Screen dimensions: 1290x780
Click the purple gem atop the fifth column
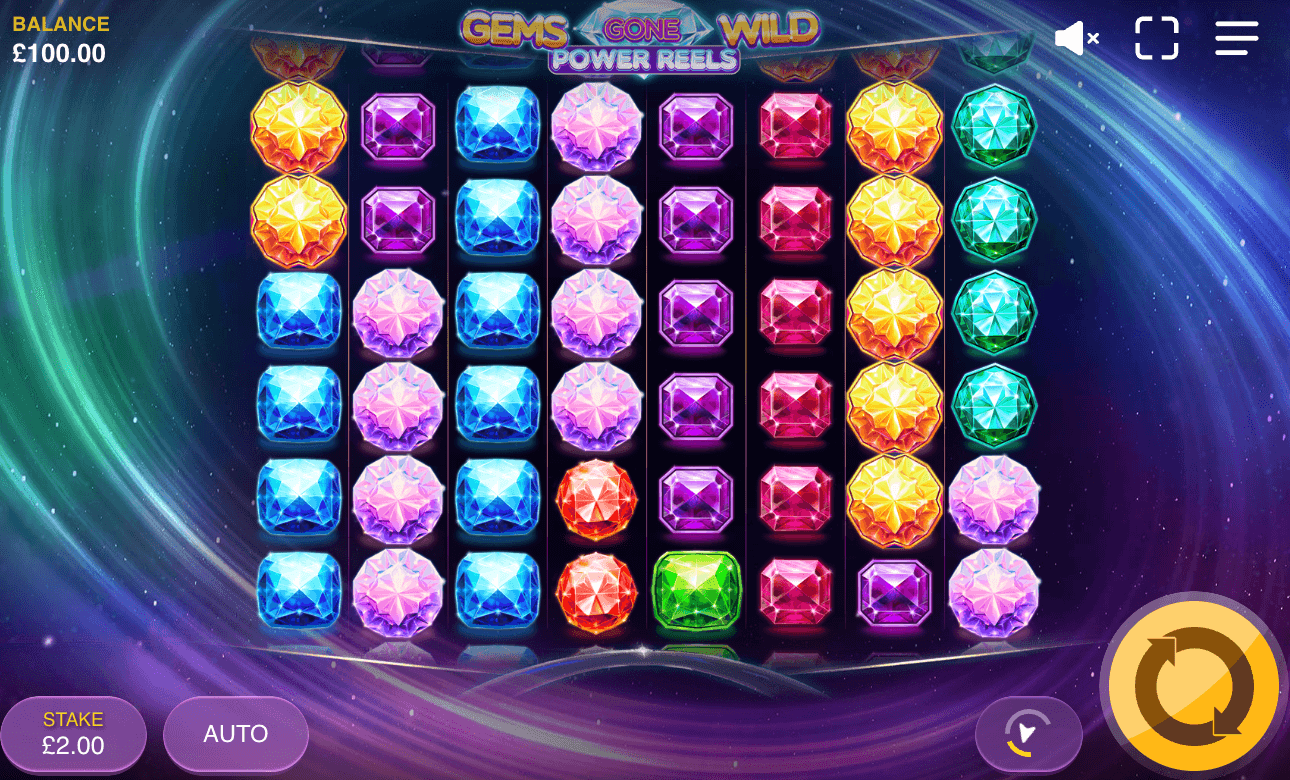coord(696,126)
